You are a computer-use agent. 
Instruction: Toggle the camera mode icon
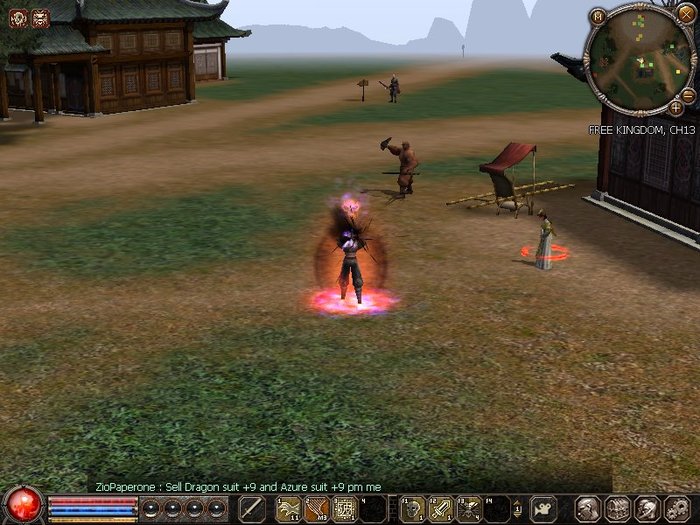click(543, 508)
